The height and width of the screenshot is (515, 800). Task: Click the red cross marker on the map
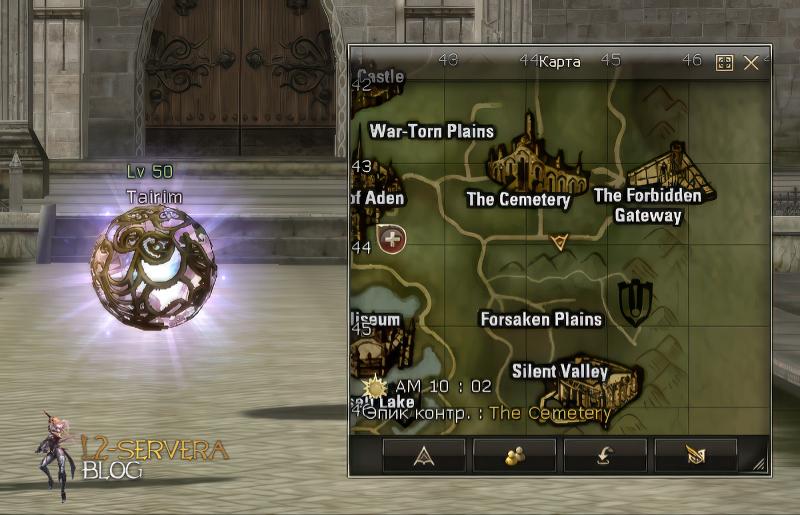[394, 240]
